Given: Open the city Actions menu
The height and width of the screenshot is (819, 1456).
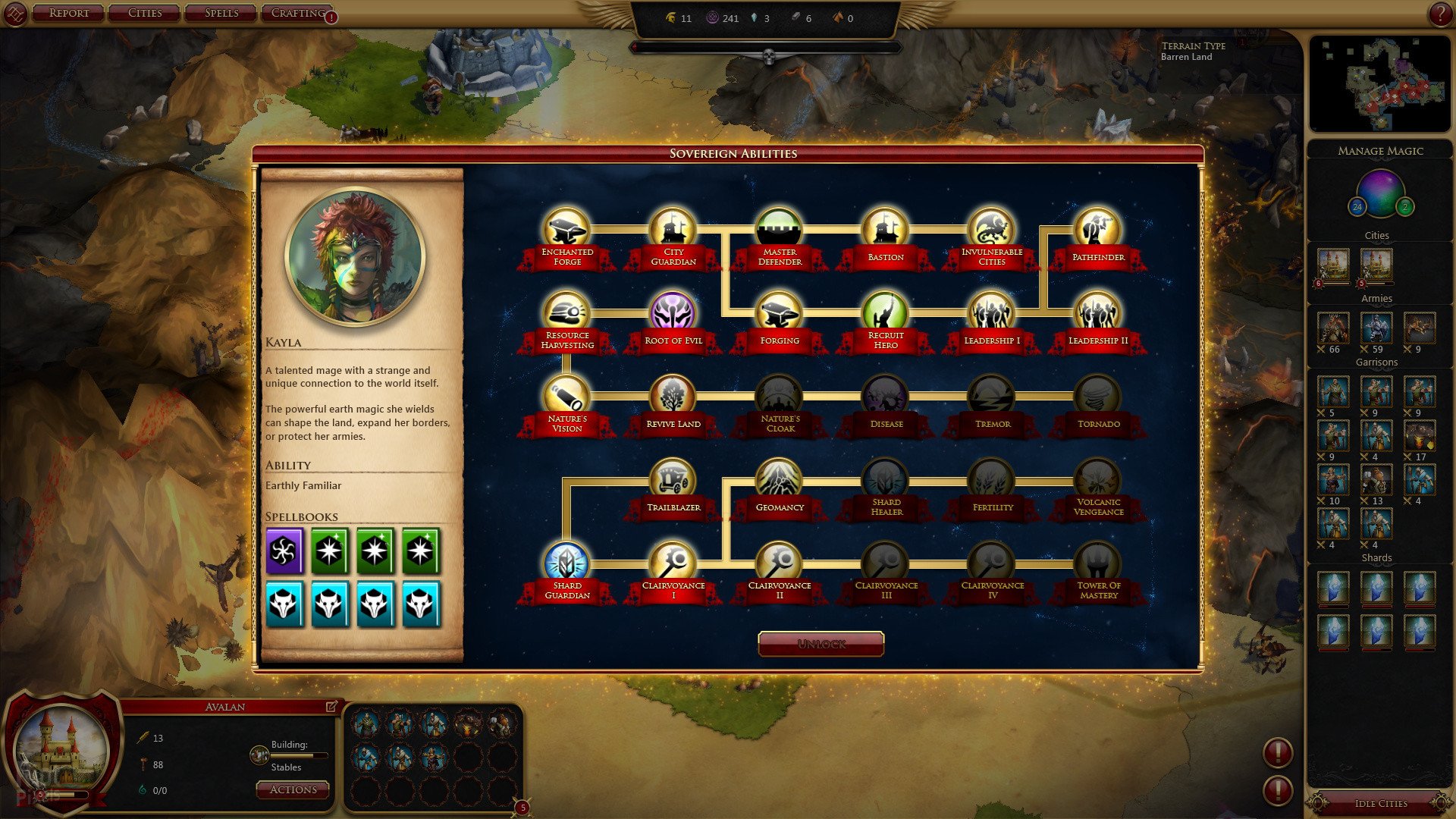Looking at the screenshot, I should 293,789.
